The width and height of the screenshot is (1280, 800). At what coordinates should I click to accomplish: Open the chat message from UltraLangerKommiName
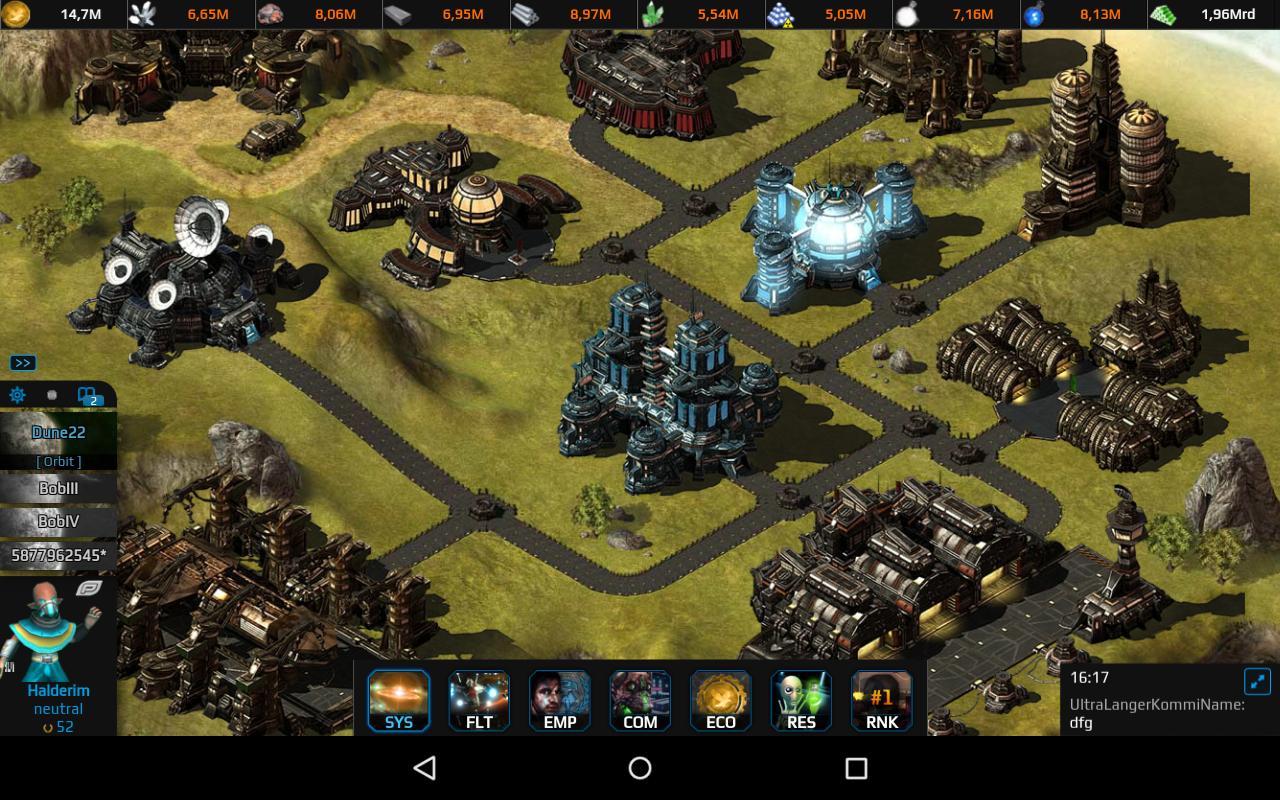tap(1157, 713)
